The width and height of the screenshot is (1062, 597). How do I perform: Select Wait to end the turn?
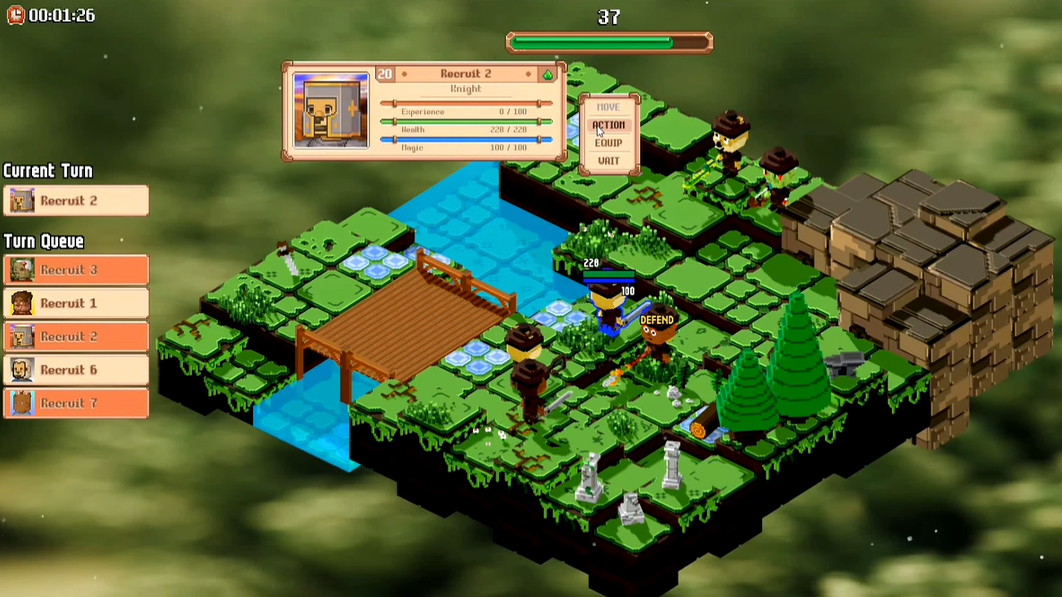coord(608,161)
